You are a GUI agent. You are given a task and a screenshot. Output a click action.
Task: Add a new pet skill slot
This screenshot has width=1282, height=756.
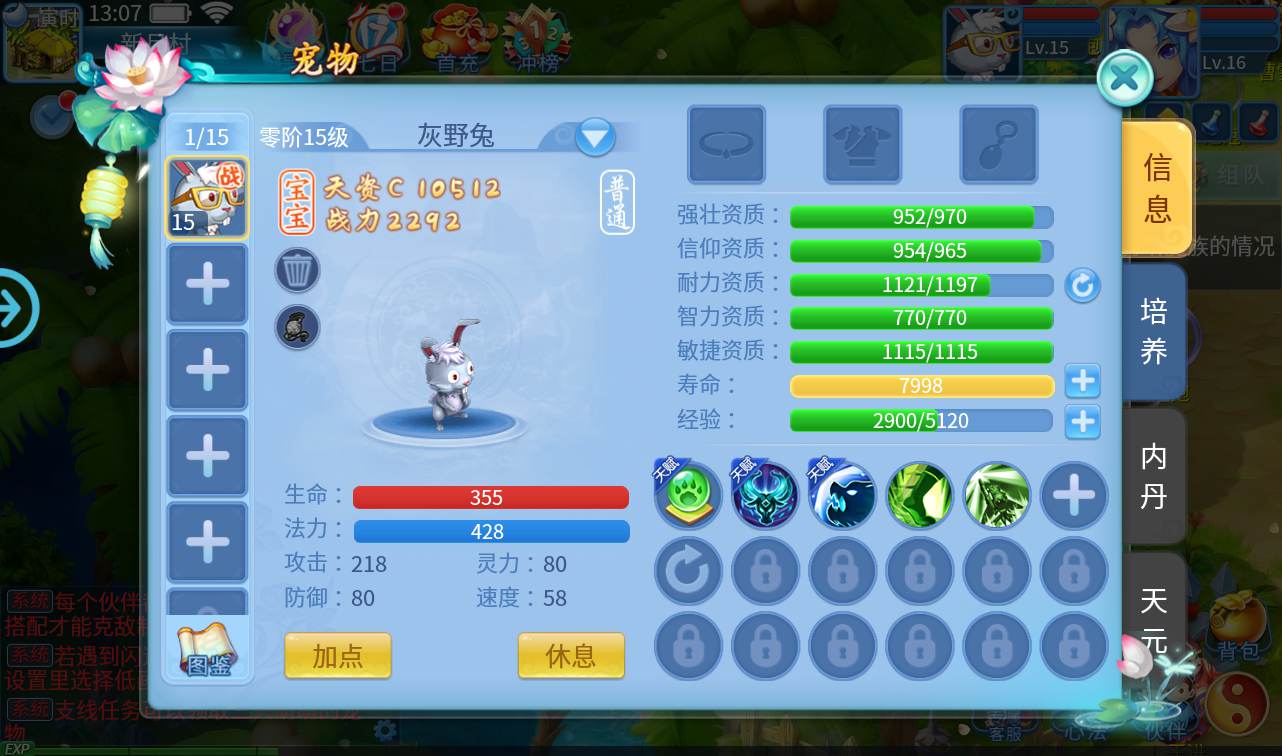click(x=1074, y=496)
